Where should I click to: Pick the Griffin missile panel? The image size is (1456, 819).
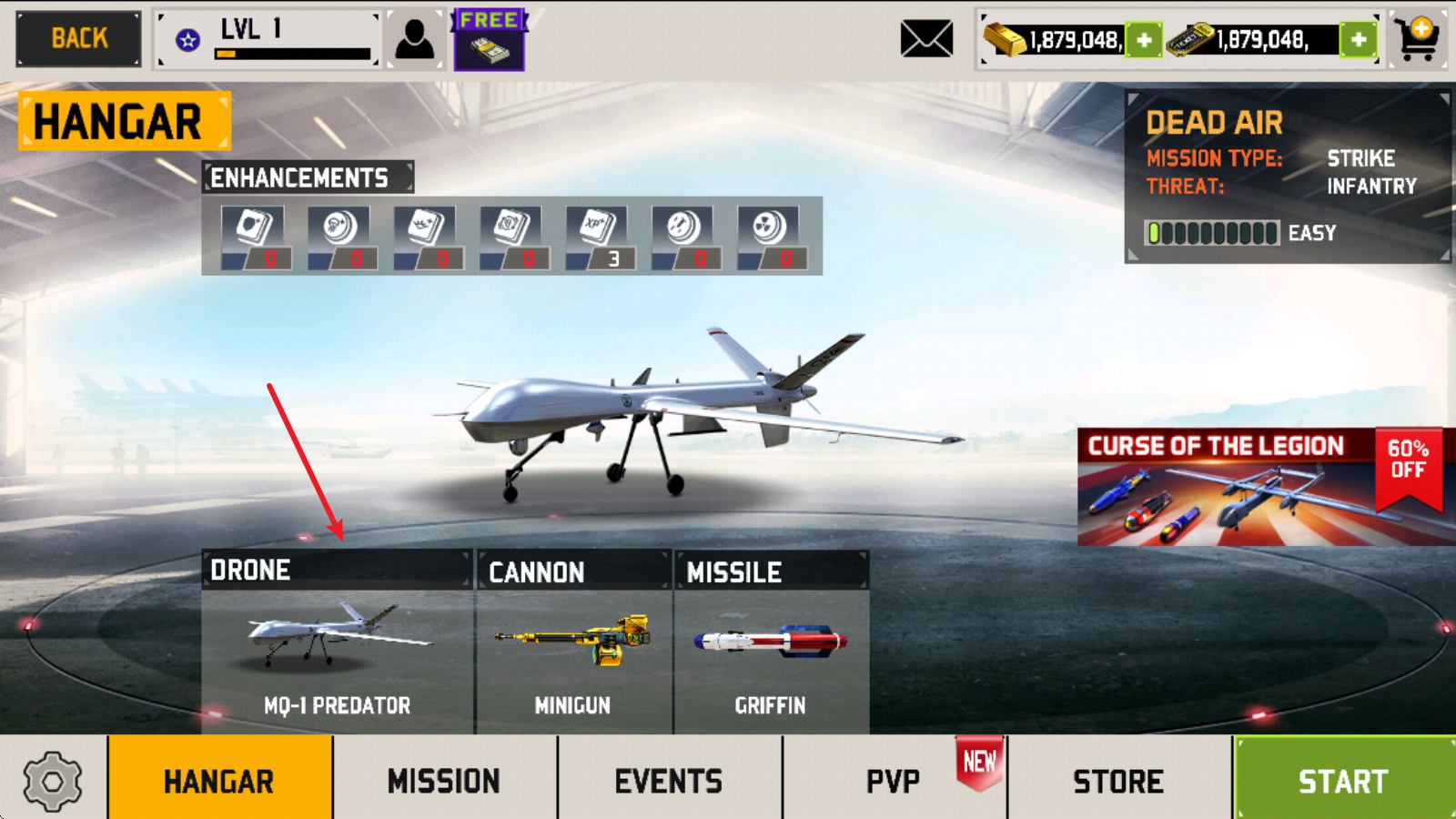pos(771,642)
